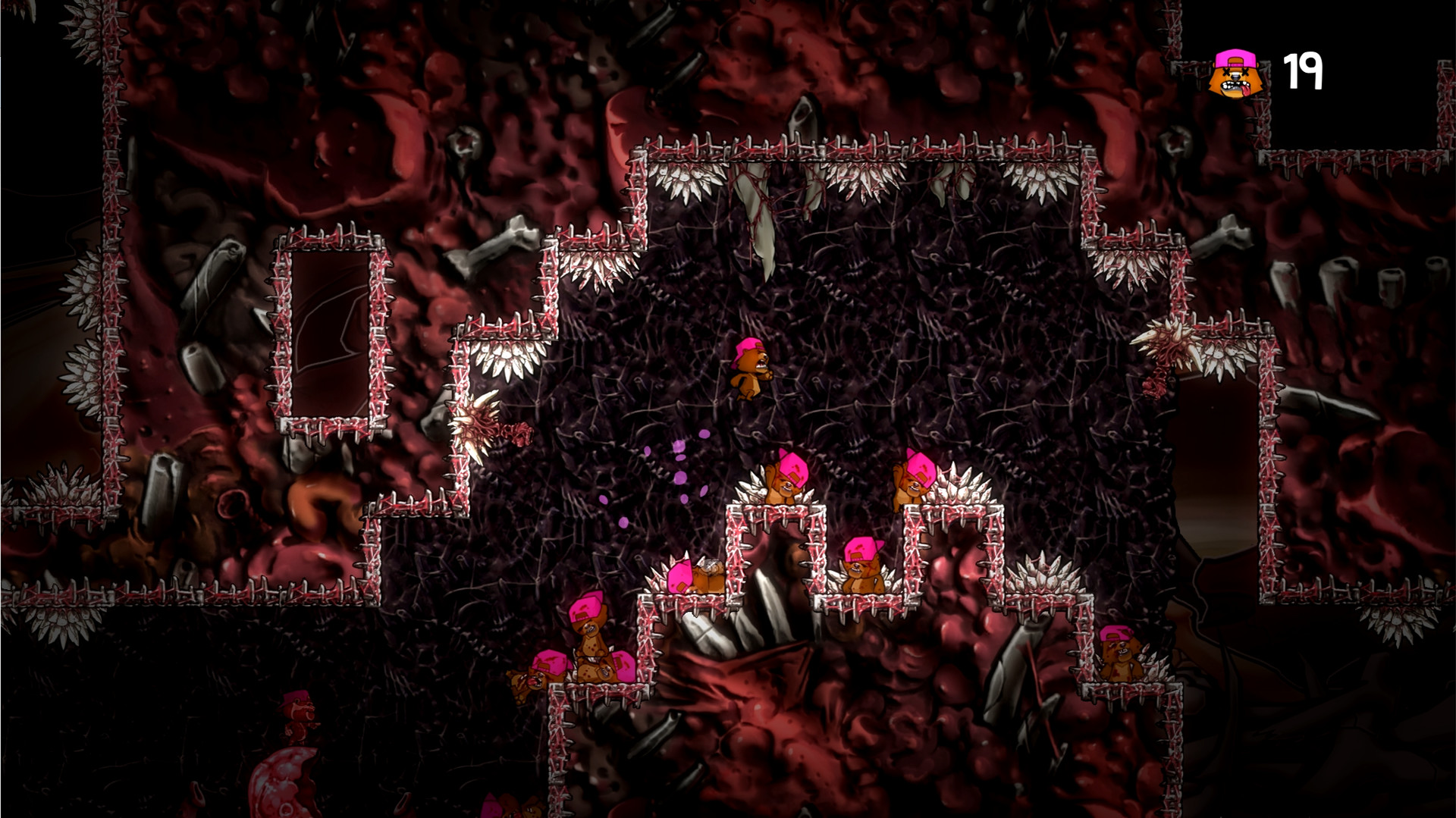Click the score counter reading 19
The height and width of the screenshot is (818, 1456).
(1304, 72)
